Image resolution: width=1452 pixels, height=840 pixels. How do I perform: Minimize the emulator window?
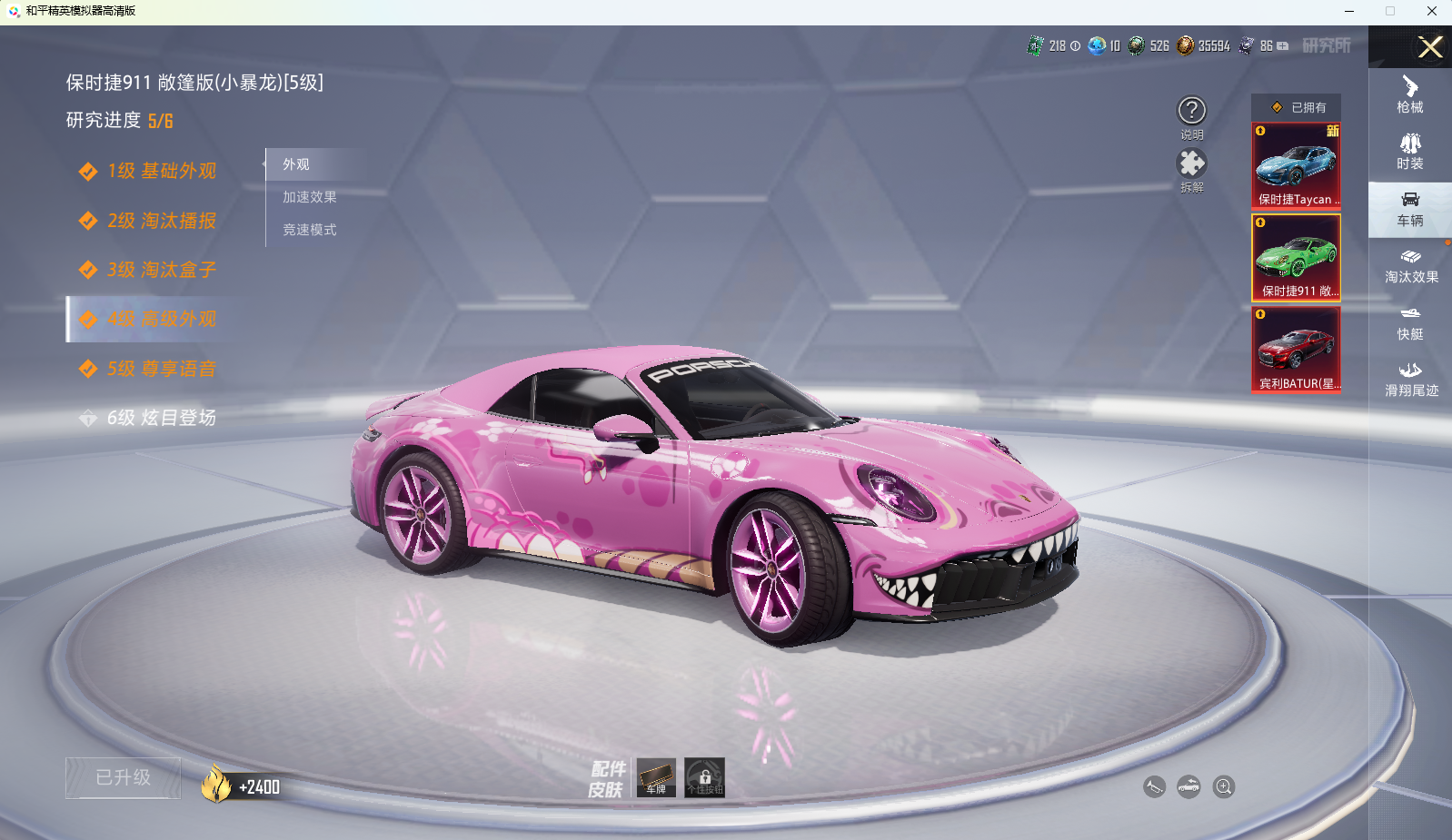tap(1349, 11)
